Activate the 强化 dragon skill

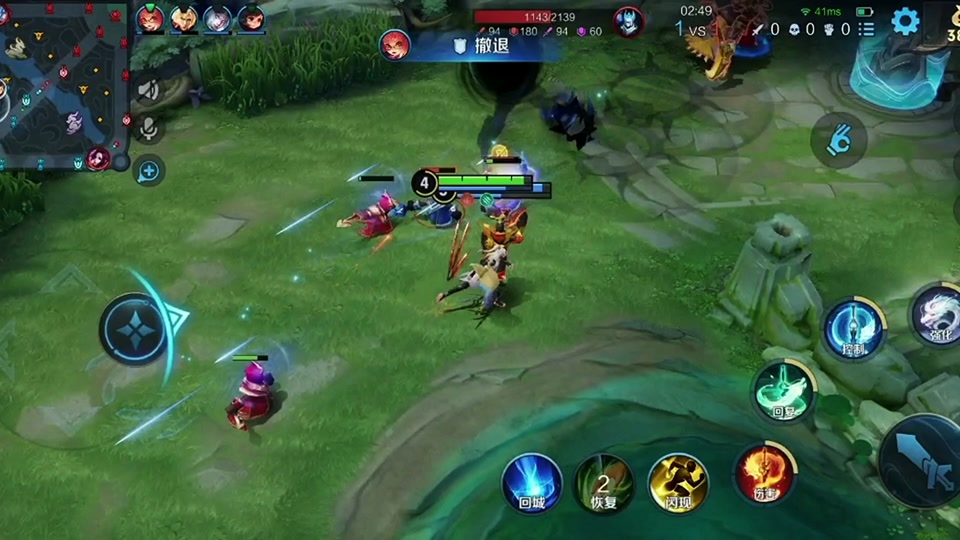click(938, 313)
